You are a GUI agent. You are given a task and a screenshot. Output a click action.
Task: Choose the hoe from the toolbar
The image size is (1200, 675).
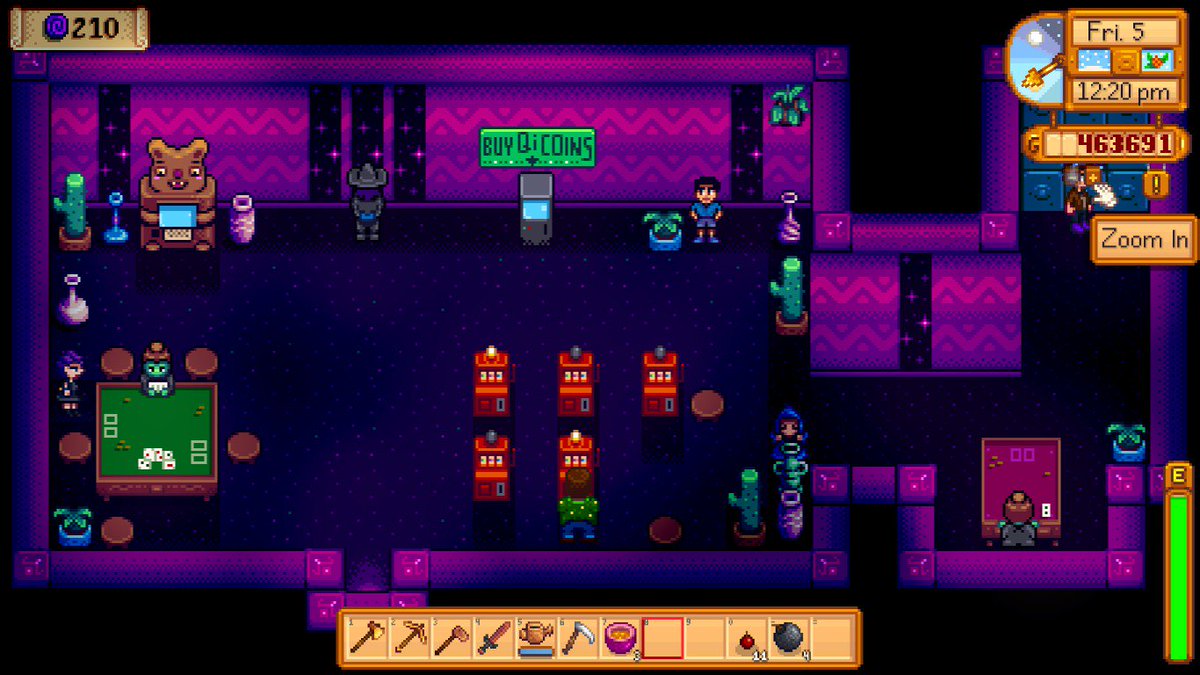pos(451,637)
